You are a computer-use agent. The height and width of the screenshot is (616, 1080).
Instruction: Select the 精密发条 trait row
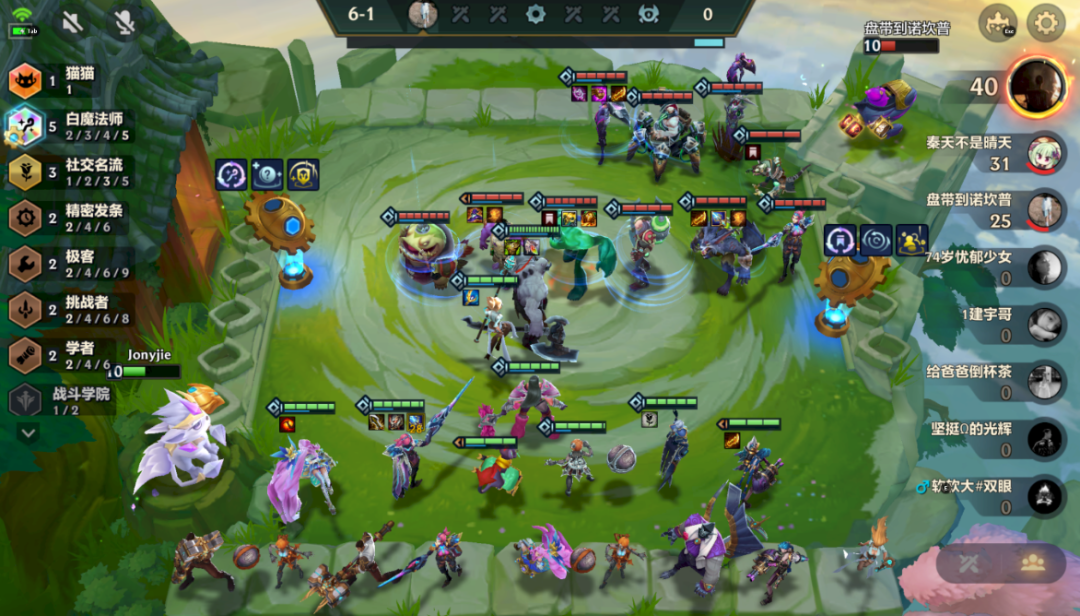[70, 218]
